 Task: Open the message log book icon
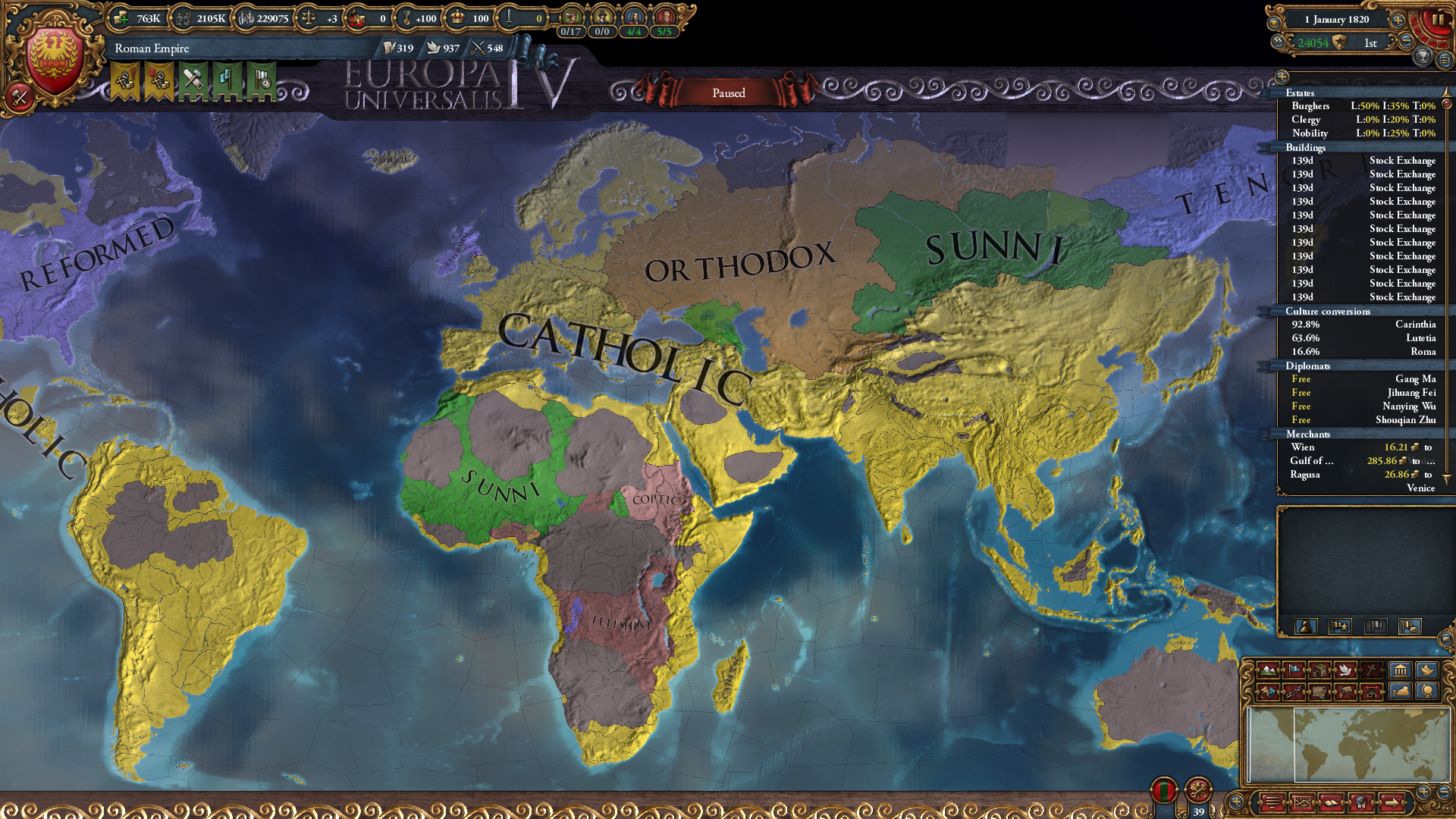[x=1331, y=802]
